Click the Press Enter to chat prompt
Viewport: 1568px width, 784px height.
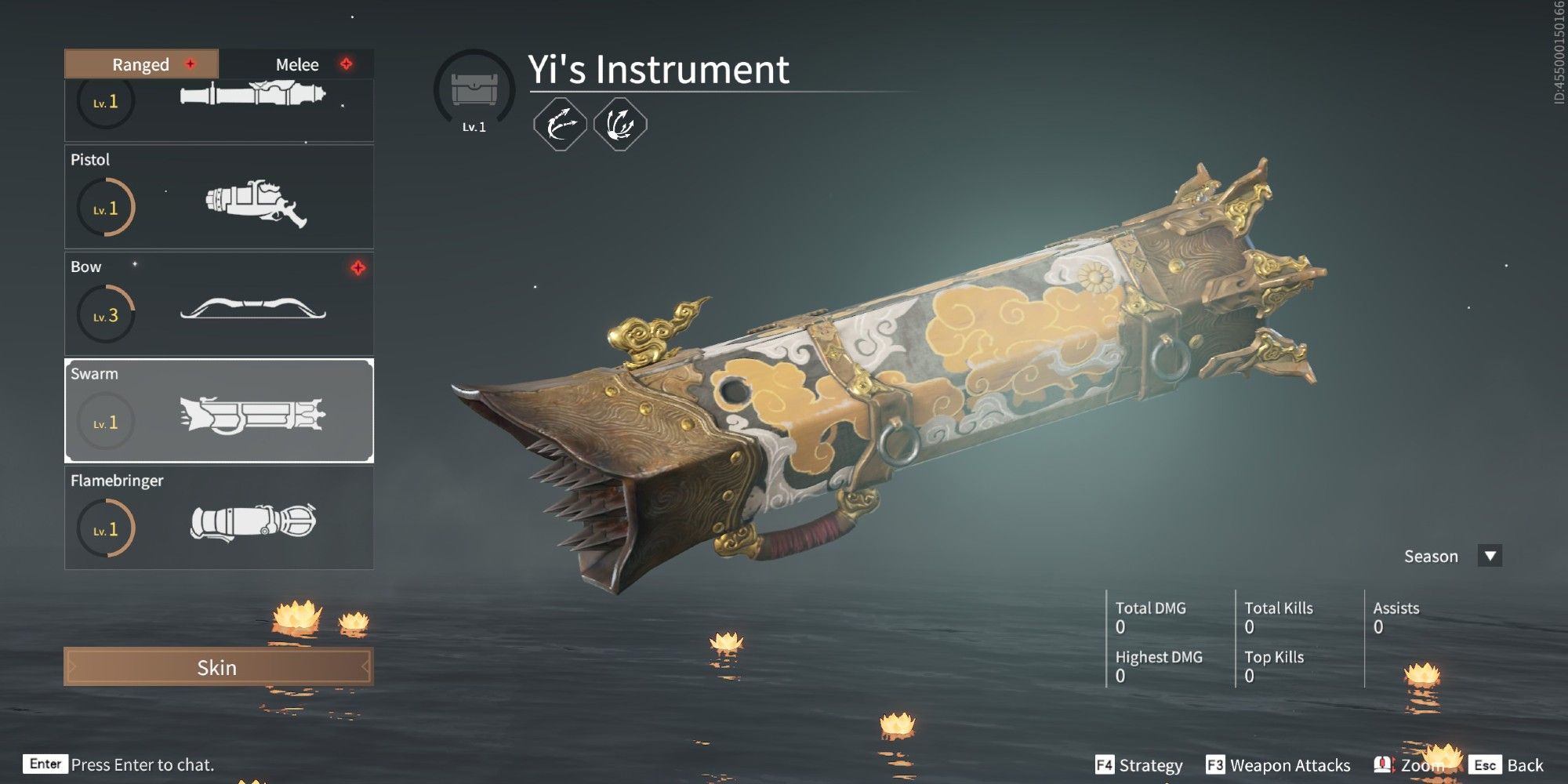141,764
